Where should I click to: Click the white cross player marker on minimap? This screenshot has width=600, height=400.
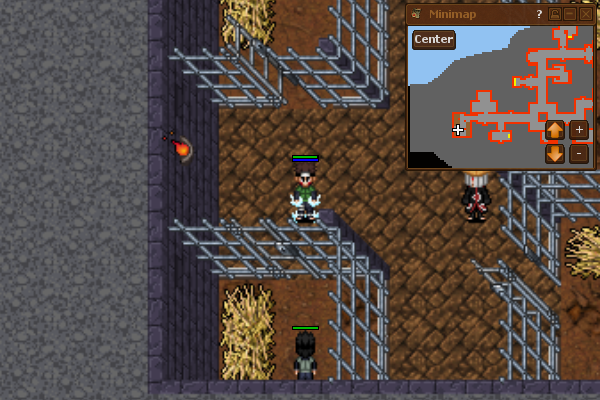(x=458, y=130)
